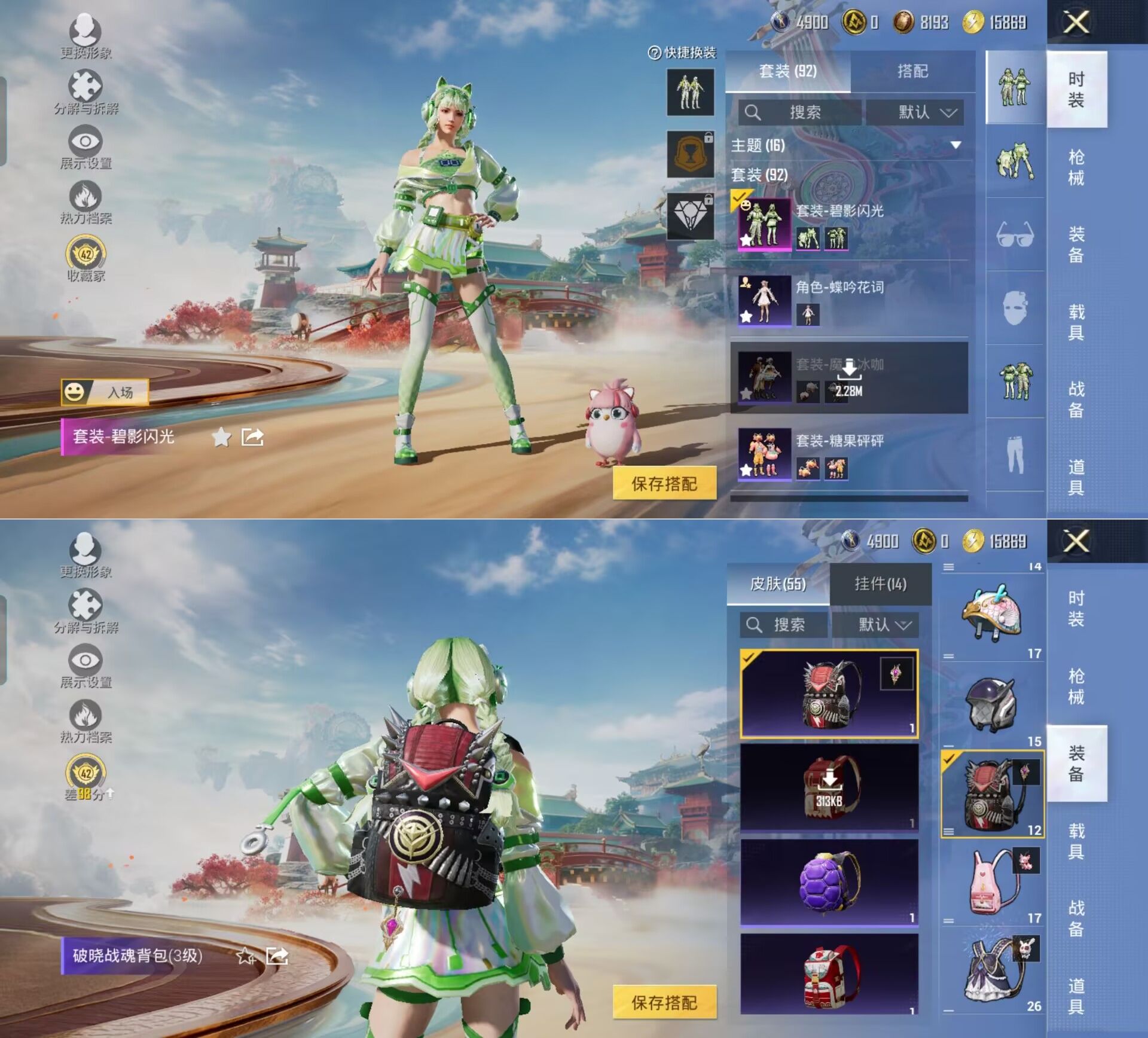Select the 皮肤 (55) skins tab
Image resolution: width=1148 pixels, height=1038 pixels.
click(x=778, y=584)
